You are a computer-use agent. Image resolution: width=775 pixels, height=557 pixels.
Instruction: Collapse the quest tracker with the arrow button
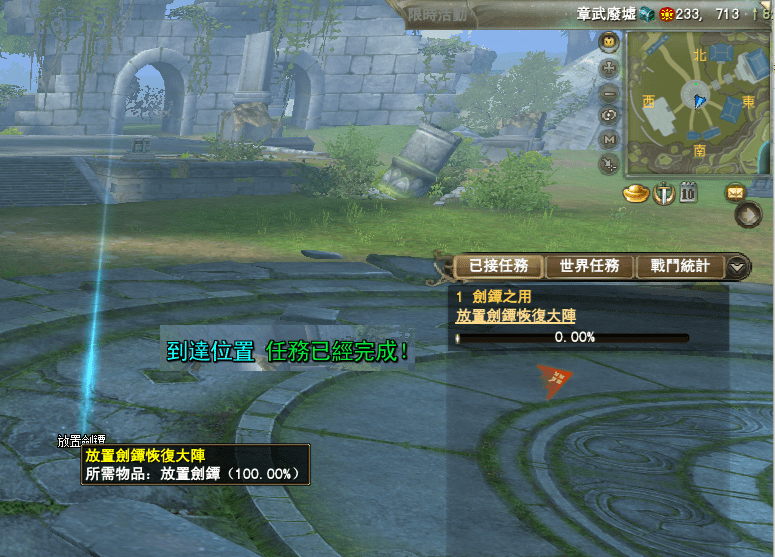point(737,267)
